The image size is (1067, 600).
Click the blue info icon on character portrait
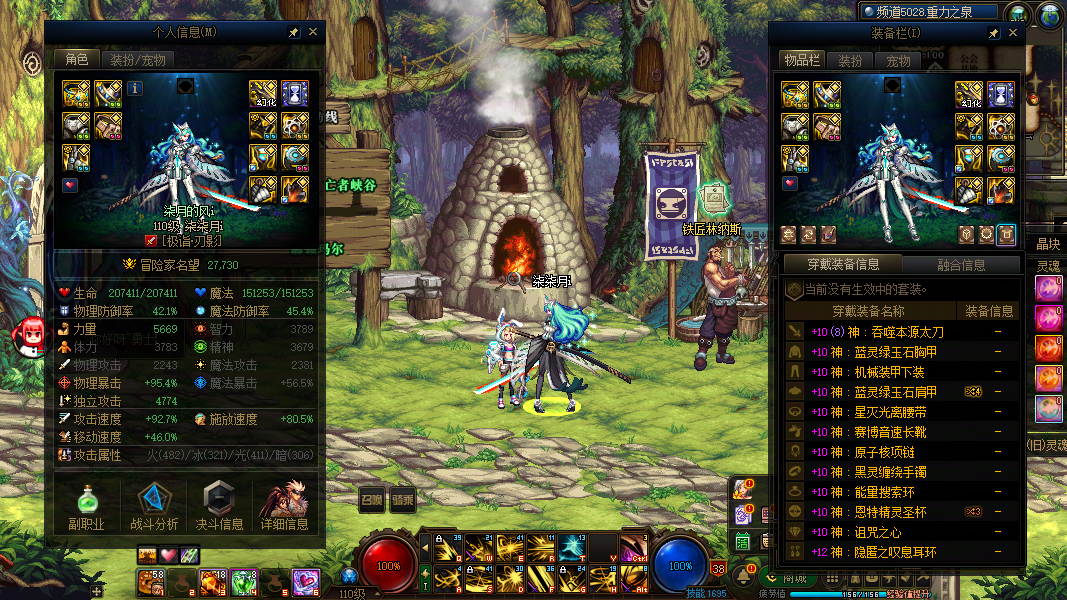pyautogui.click(x=135, y=88)
